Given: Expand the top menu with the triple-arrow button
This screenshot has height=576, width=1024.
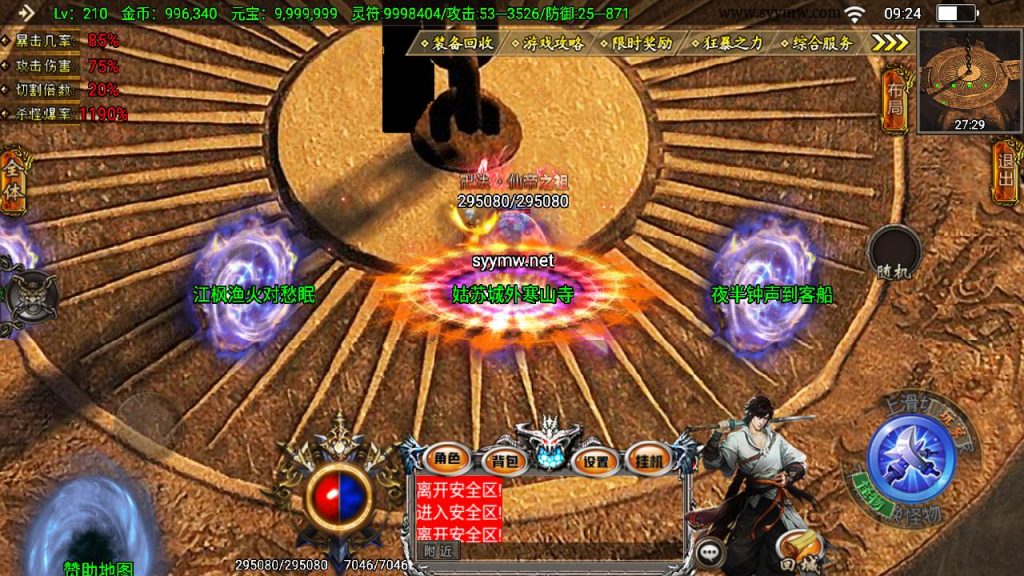Looking at the screenshot, I should pyautogui.click(x=888, y=42).
